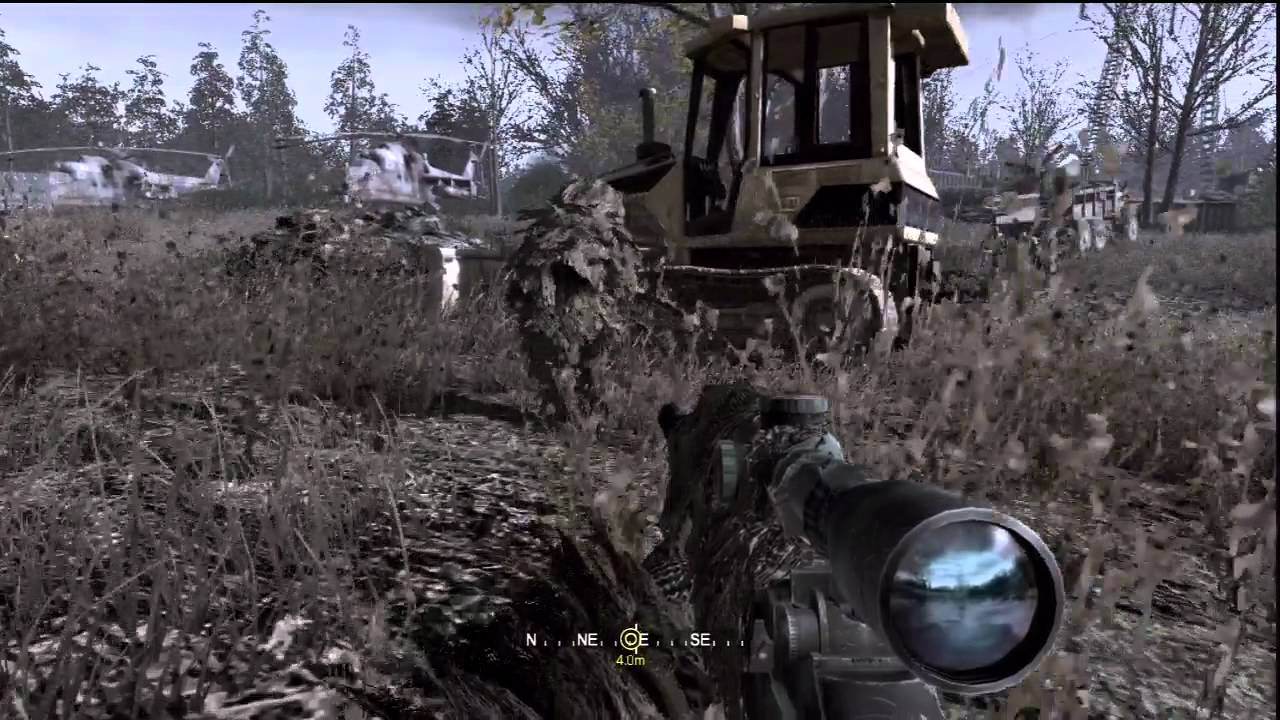Click the bulldozer's exhaust pipe
Screen dimensions: 1280x720
point(648,115)
